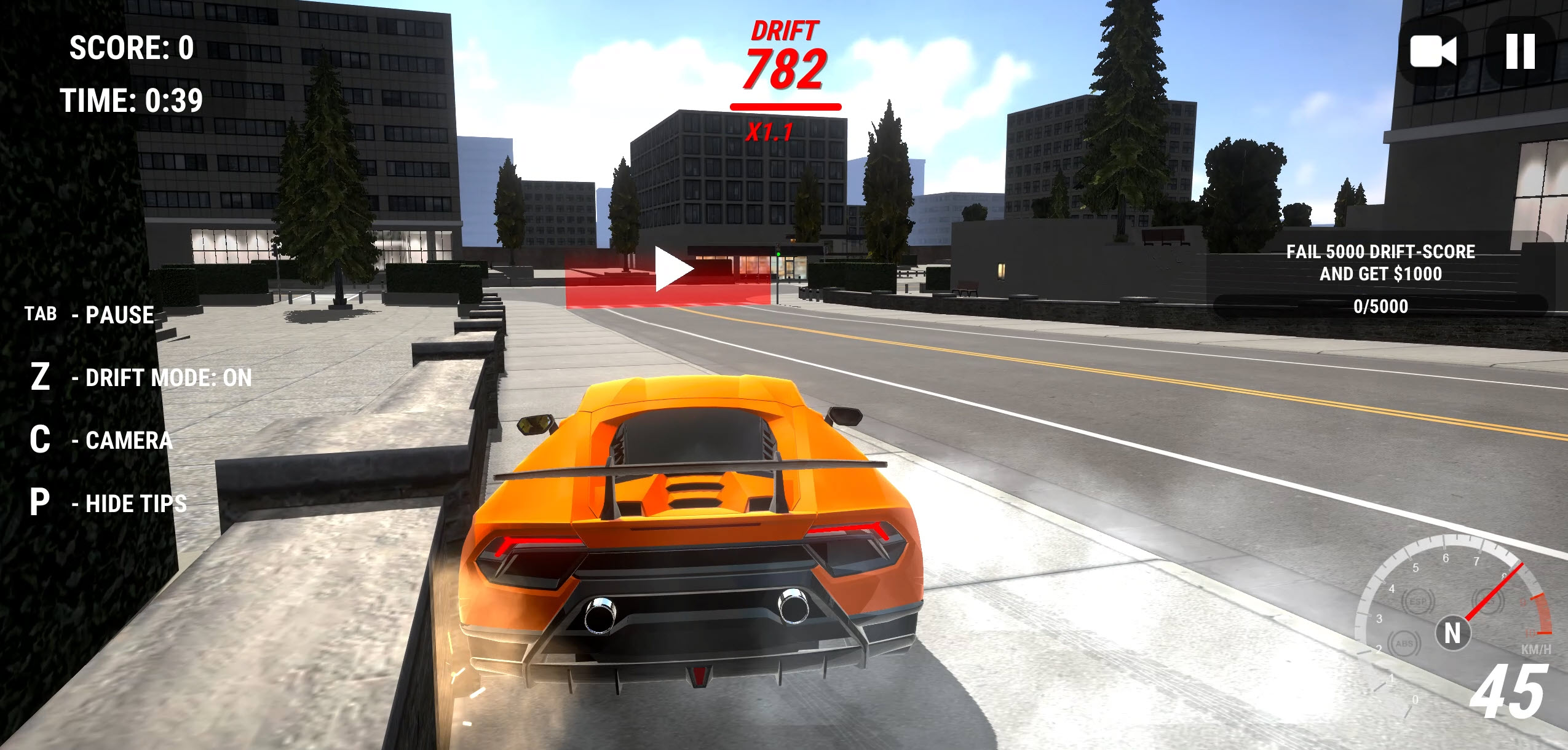Screen dimensions: 1568x750
Task: Click the ESP indicator on the speedometer
Action: pyautogui.click(x=1418, y=602)
